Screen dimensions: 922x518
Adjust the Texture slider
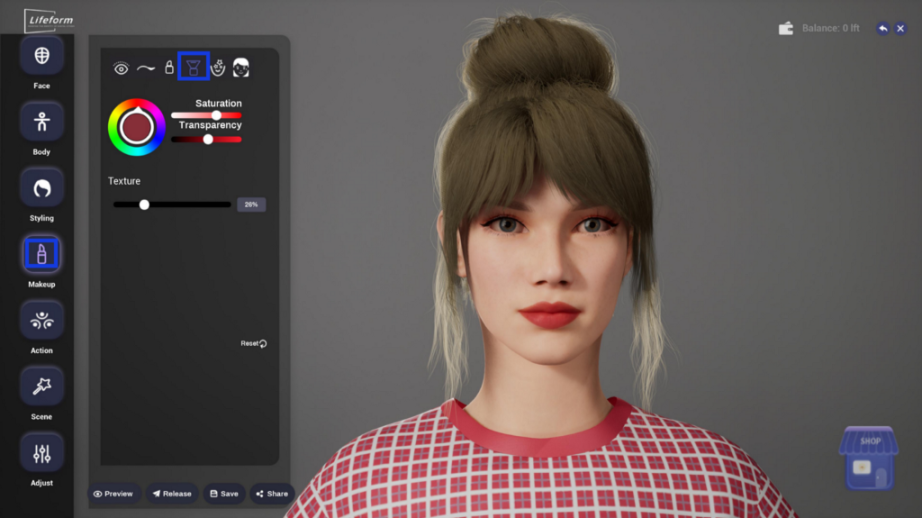coord(172,204)
